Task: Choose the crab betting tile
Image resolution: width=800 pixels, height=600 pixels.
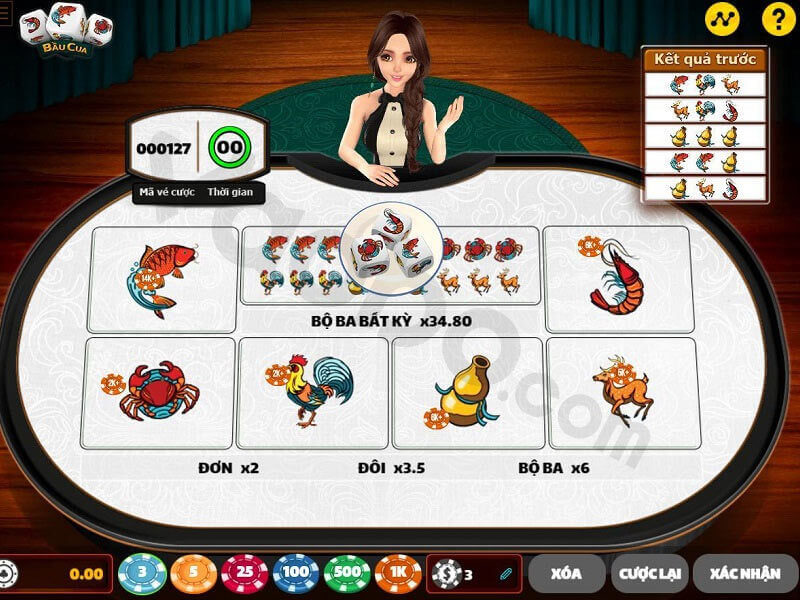Action: click(x=159, y=392)
